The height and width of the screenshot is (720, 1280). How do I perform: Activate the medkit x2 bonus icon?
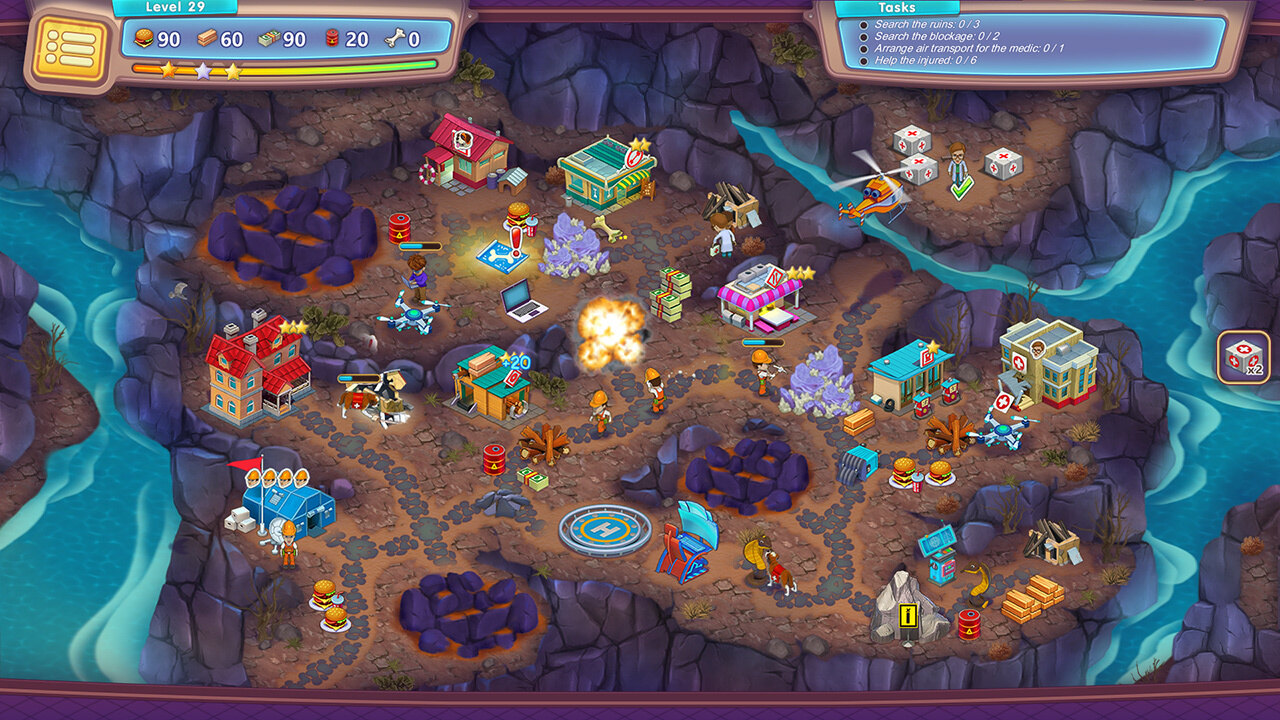pos(1243,357)
